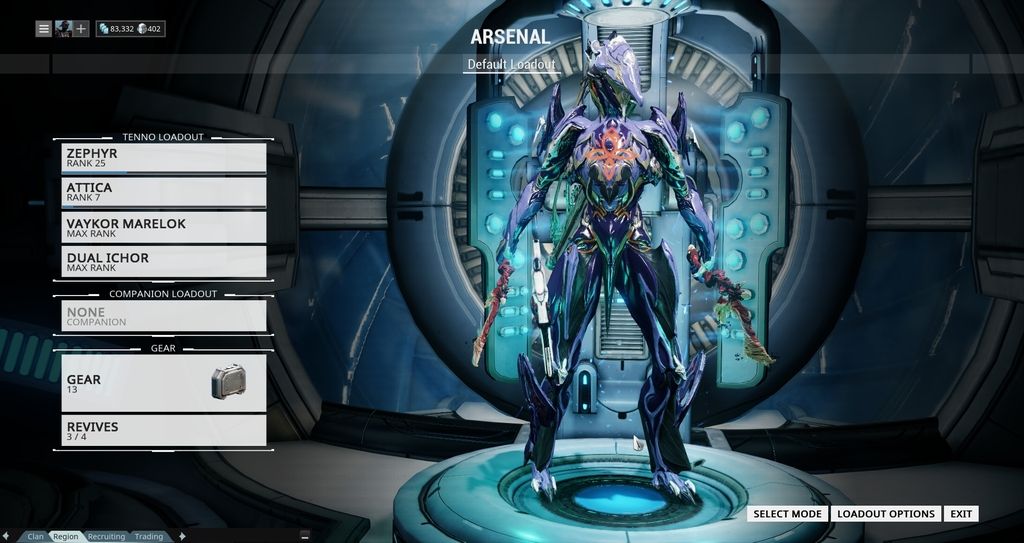The image size is (1024, 543).
Task: Show the Trading chat tab
Action: click(149, 537)
